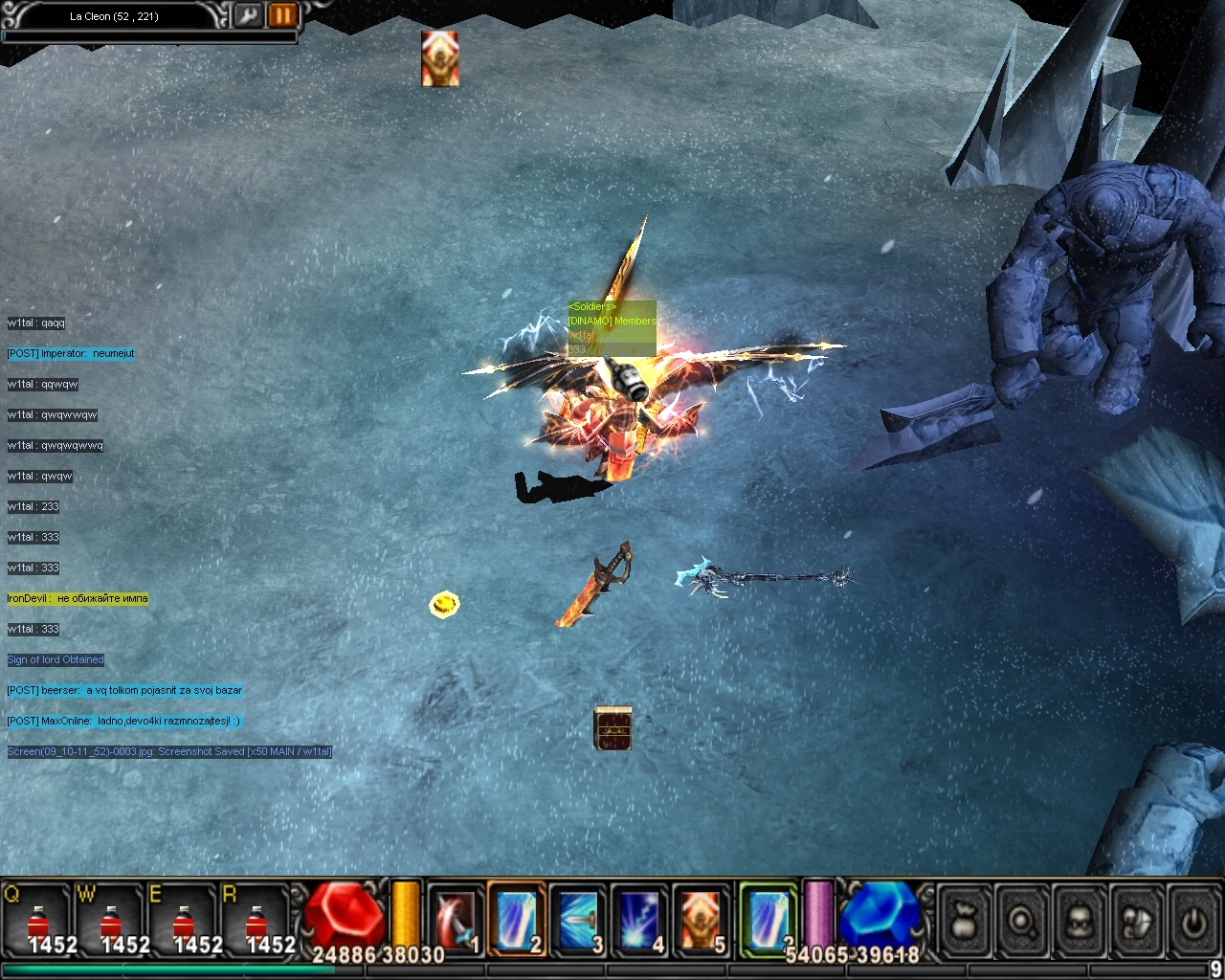Open the inventory bag icon
Screen dimensions: 1225x980
click(965, 922)
